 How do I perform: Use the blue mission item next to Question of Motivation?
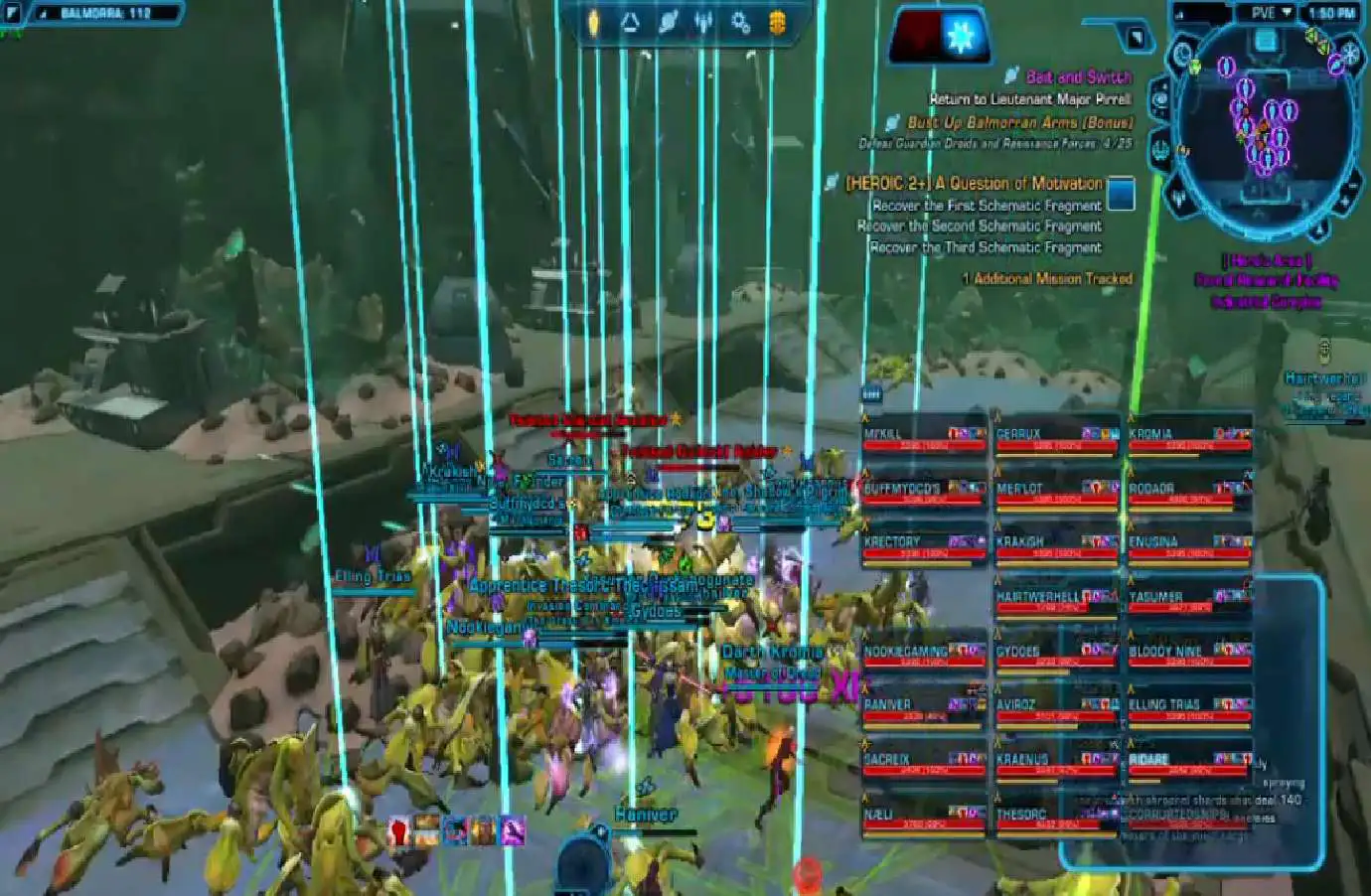point(1121,193)
